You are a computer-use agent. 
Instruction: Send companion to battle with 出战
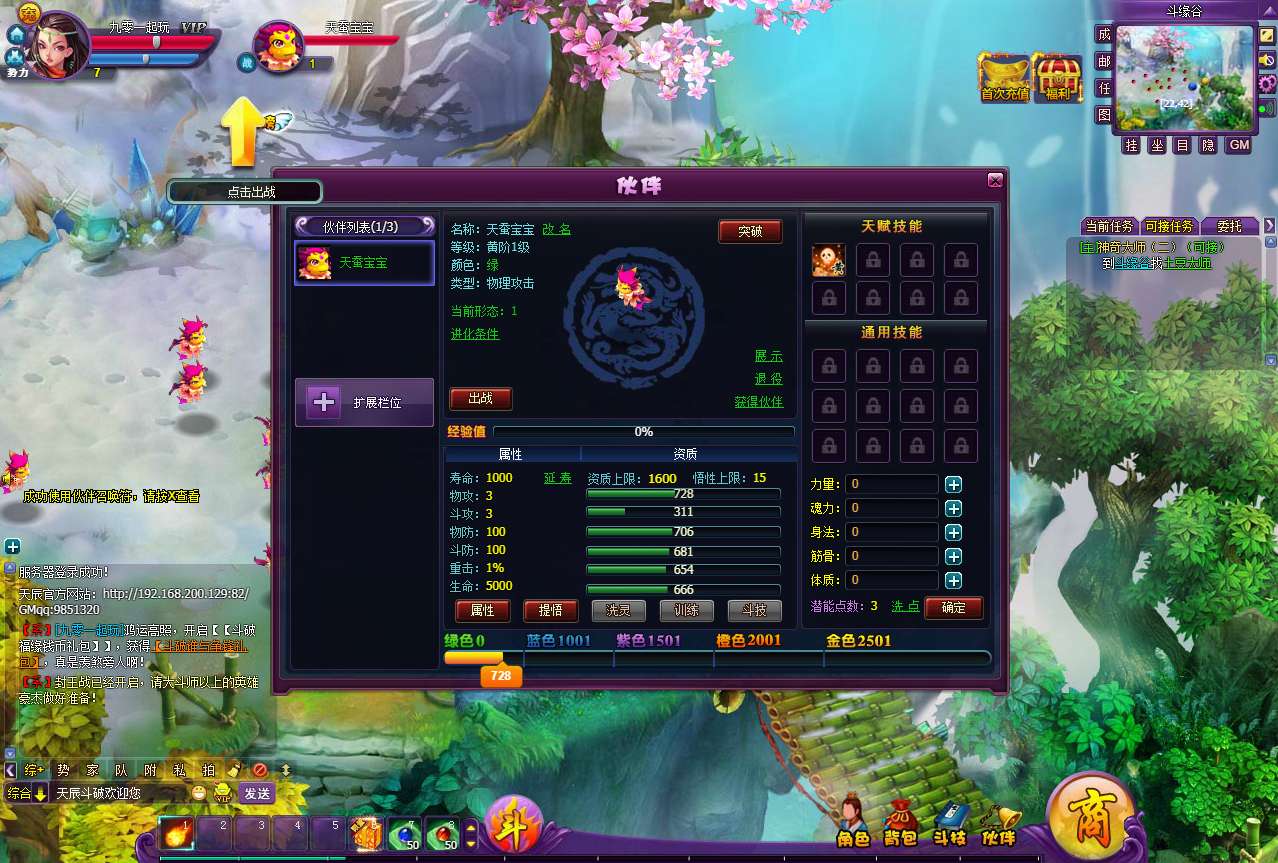point(480,399)
